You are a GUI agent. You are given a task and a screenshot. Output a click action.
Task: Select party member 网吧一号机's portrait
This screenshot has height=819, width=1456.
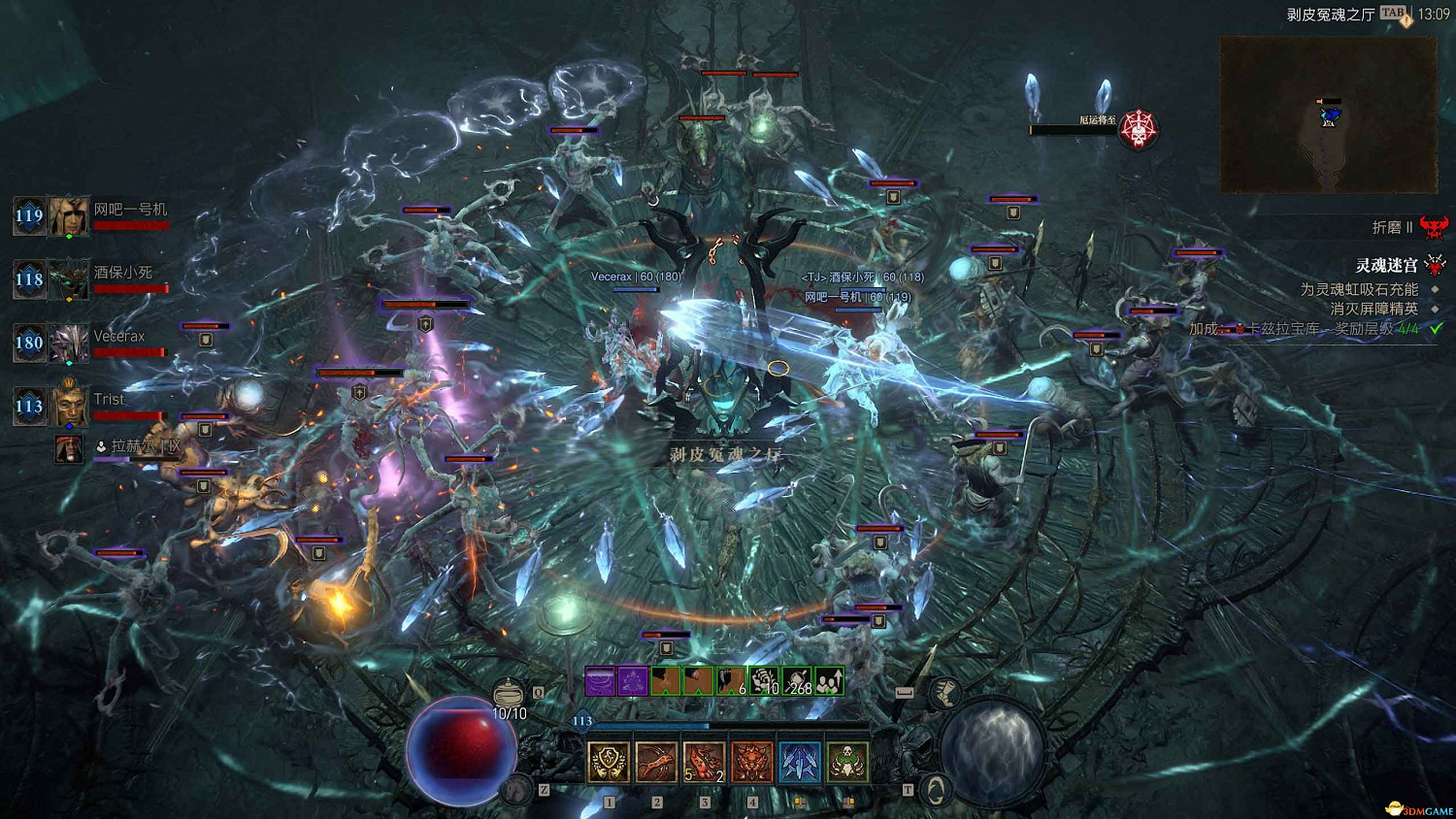[69, 216]
